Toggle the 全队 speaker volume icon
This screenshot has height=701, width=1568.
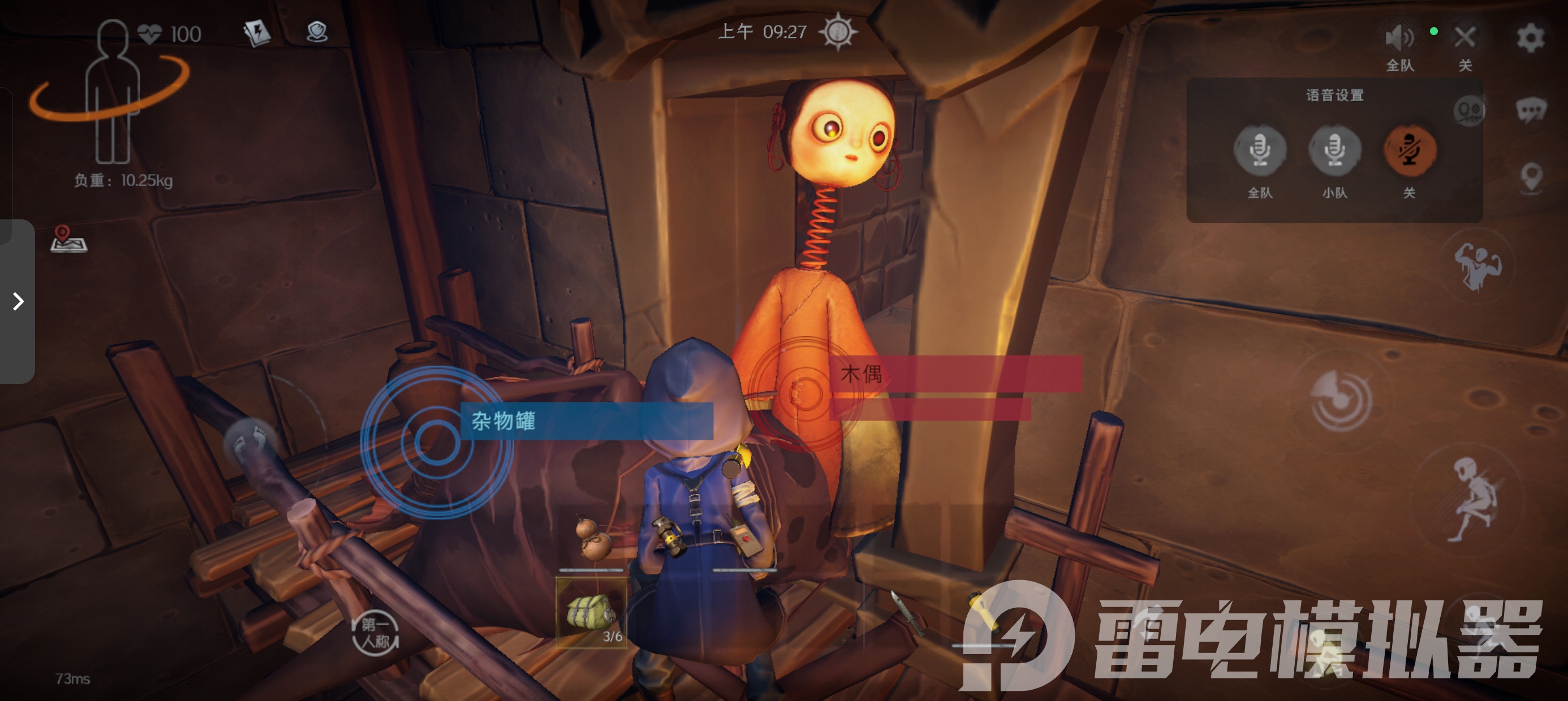pyautogui.click(x=1399, y=38)
